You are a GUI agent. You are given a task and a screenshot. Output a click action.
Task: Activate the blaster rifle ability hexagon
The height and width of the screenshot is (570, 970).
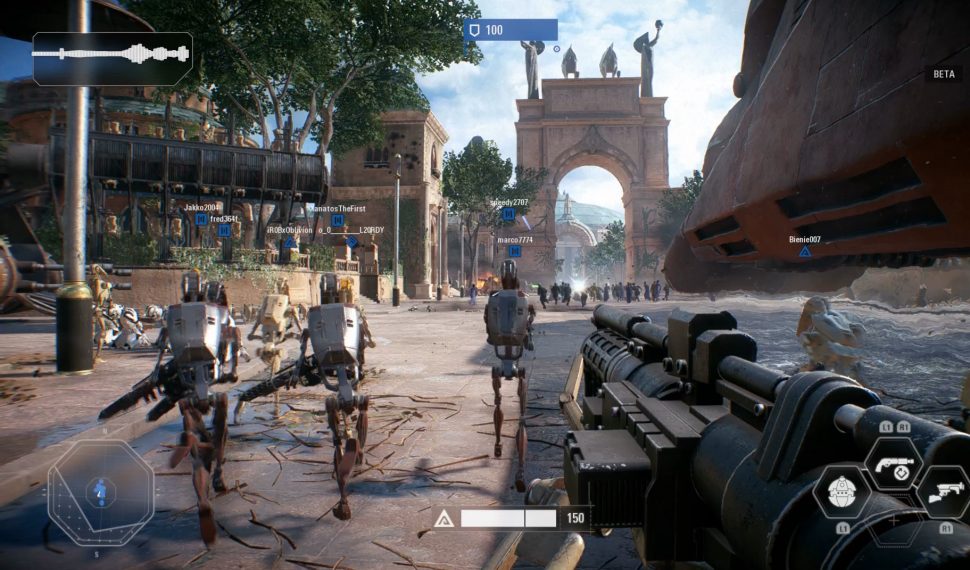tap(945, 491)
